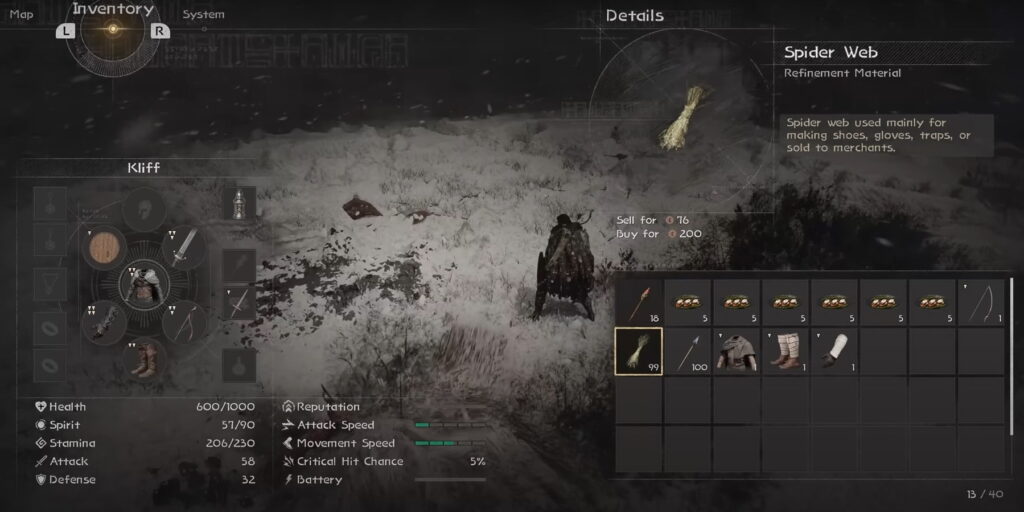Screen dimensions: 1024x512
Task: Select the bow item in inventory grid
Action: click(981, 302)
